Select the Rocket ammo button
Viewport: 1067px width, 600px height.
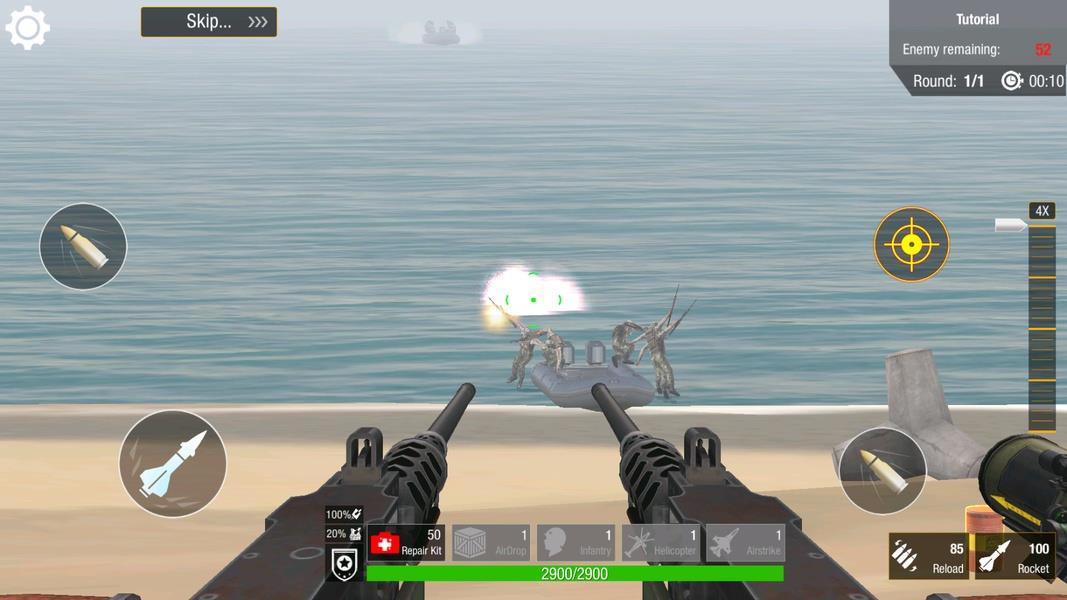point(1015,556)
